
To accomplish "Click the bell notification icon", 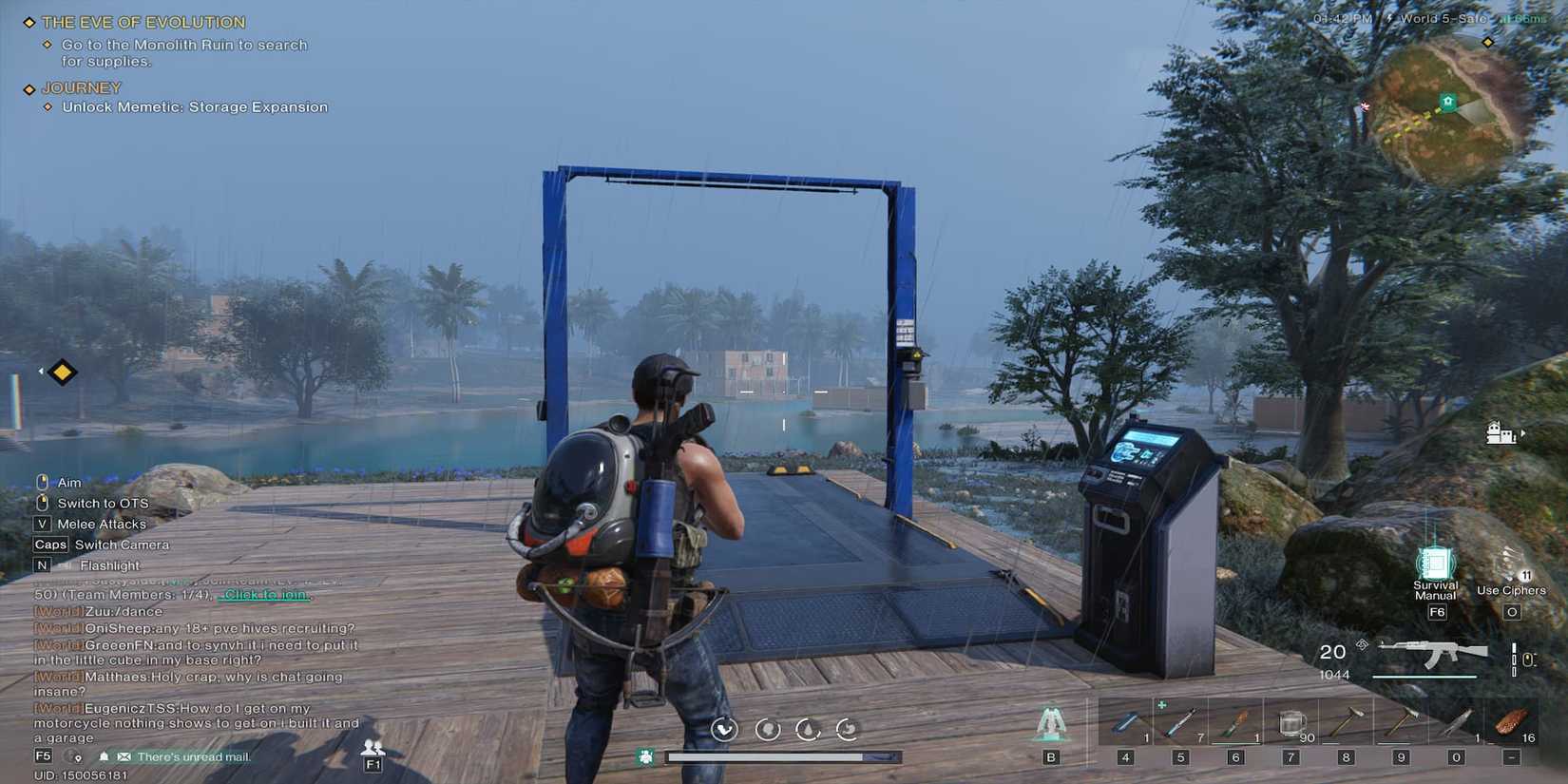I will coord(104,756).
